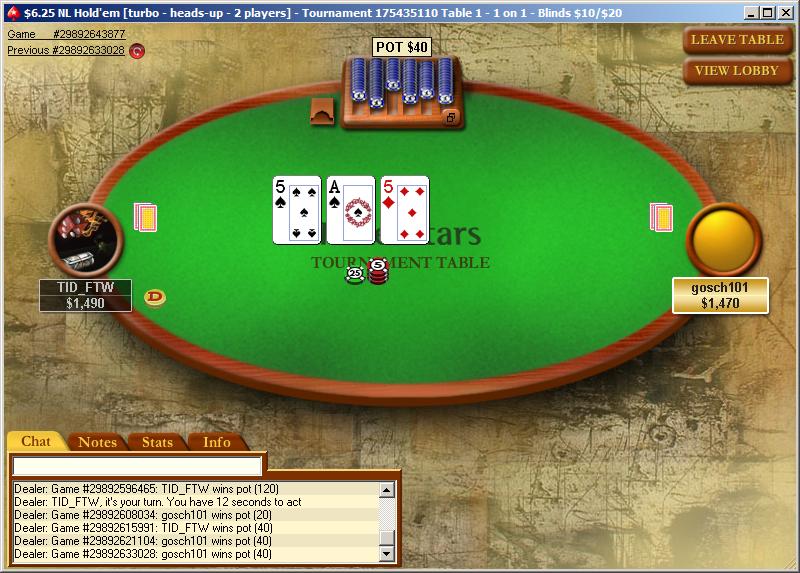The image size is (800, 573).
Task: Click the chat log scroll-up arrow
Action: click(x=387, y=489)
